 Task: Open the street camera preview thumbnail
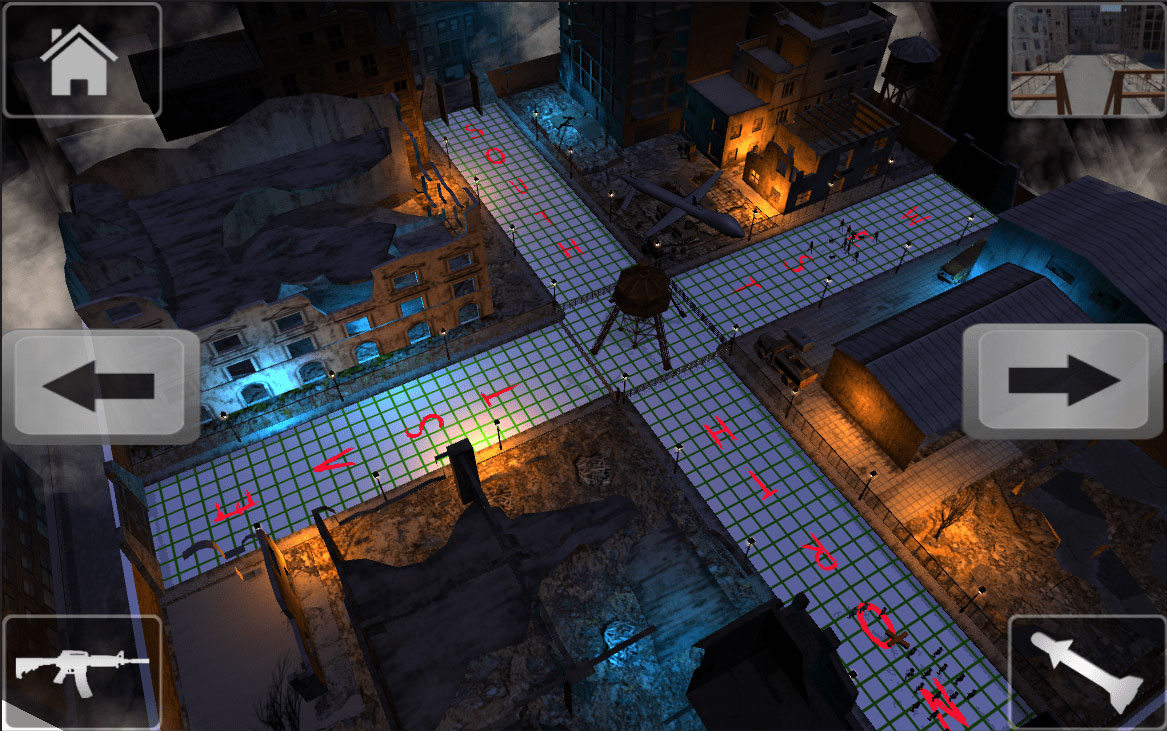pos(1086,60)
